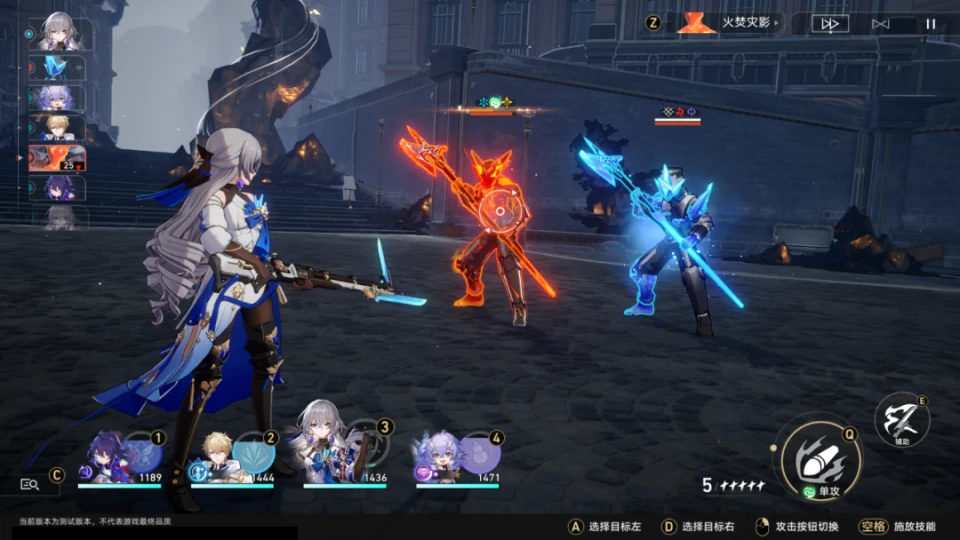Click Bronya's top turn-order portrait
The height and width of the screenshot is (540, 960).
pos(56,33)
